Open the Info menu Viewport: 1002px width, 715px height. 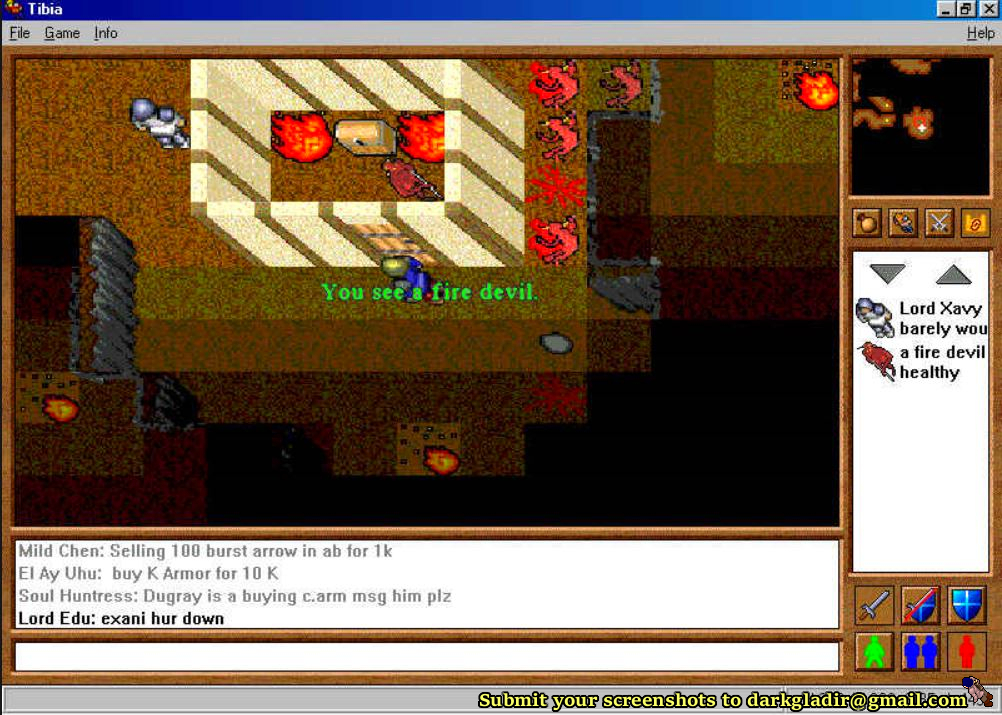click(106, 33)
